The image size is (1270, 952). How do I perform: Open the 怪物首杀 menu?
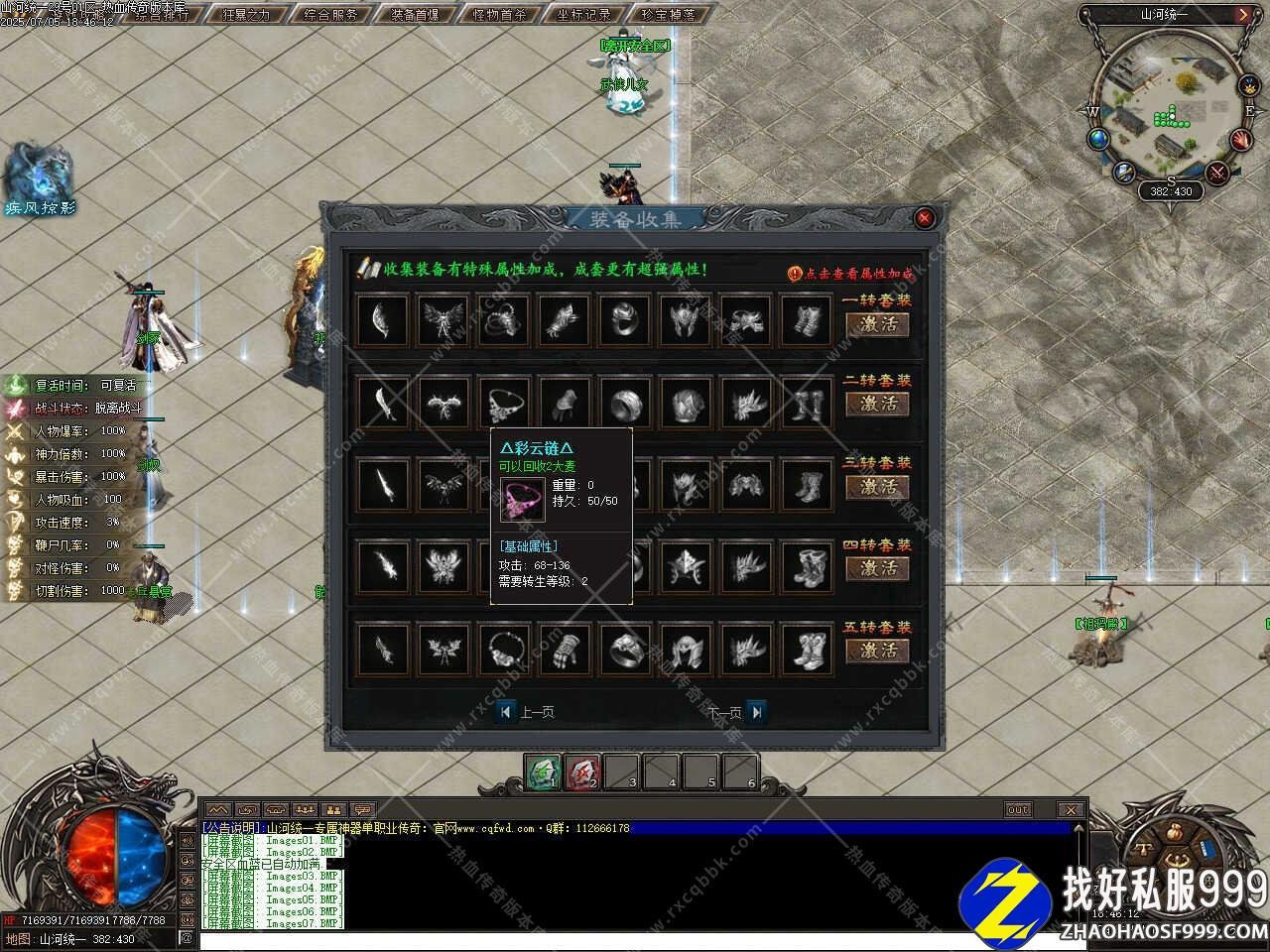pos(499,15)
